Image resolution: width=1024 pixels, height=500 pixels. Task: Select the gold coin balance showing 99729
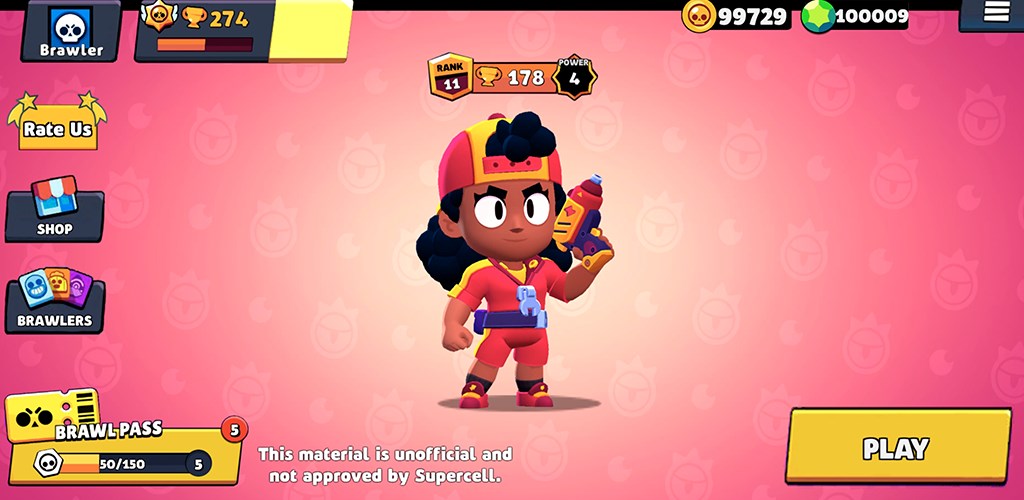pyautogui.click(x=736, y=16)
